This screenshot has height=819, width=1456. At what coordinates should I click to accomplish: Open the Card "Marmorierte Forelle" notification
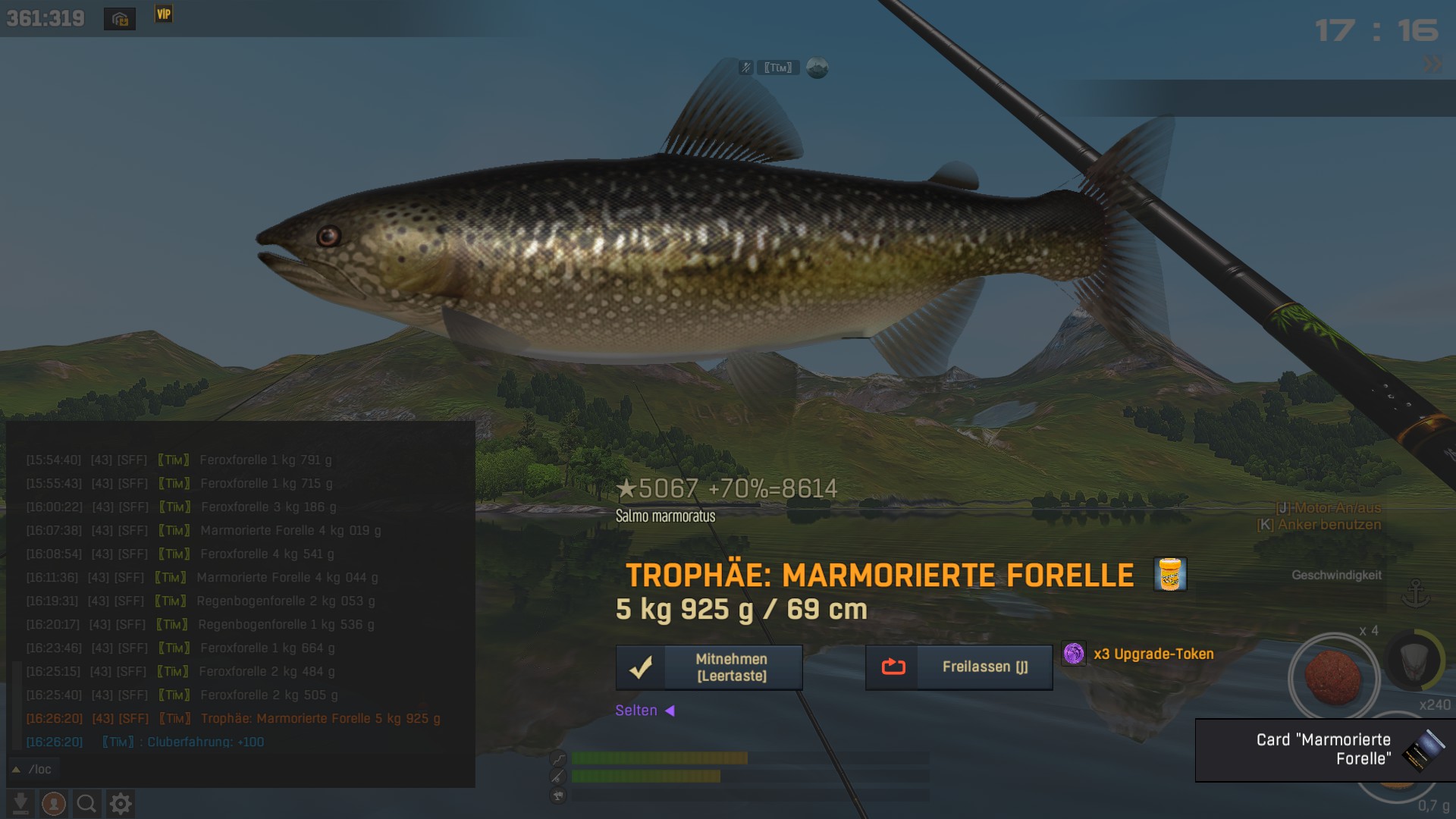[1325, 749]
